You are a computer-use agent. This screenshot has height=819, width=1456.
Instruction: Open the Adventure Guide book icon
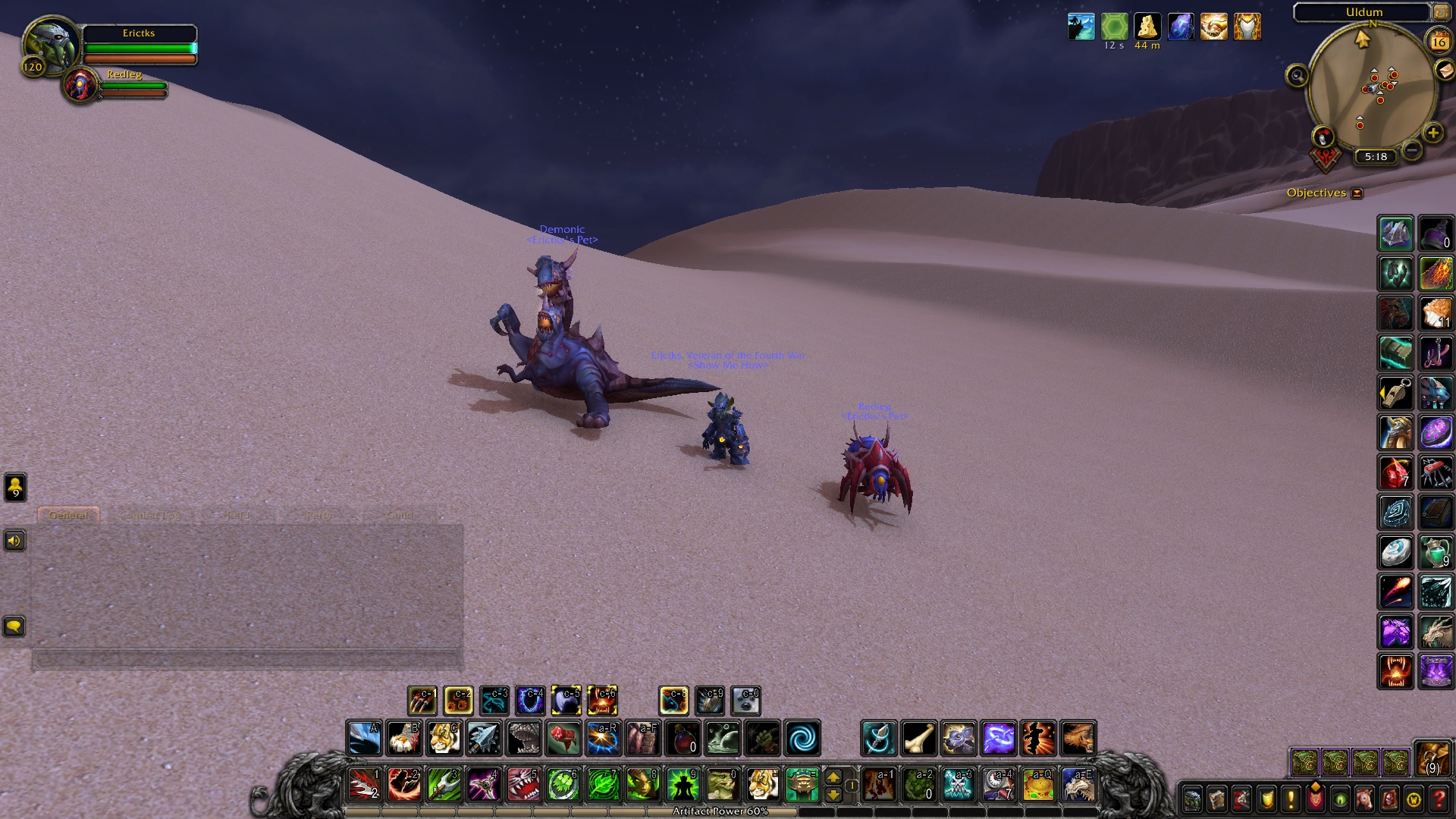1389,798
